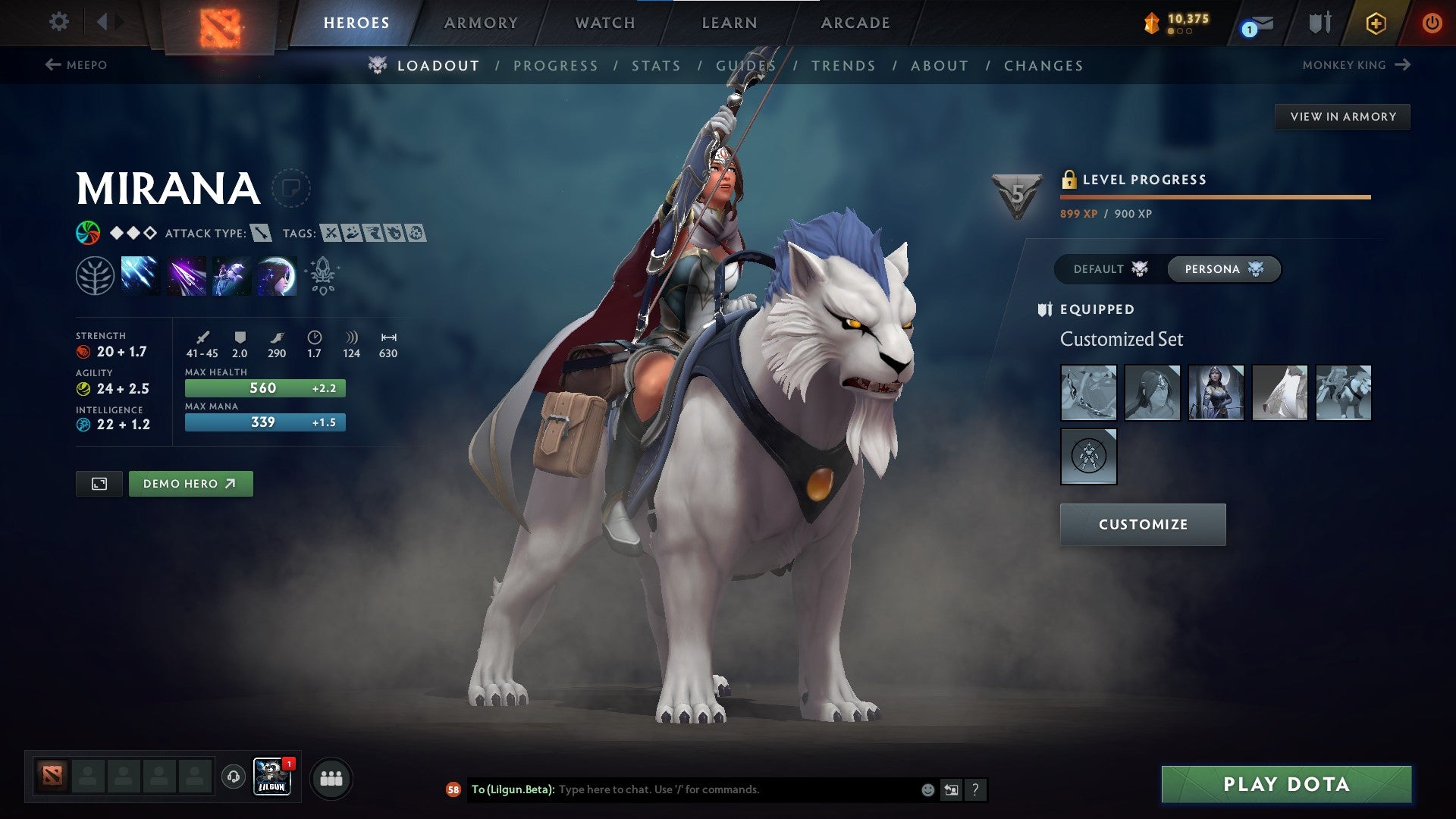
Task: Open the settings gear icon
Action: click(58, 22)
